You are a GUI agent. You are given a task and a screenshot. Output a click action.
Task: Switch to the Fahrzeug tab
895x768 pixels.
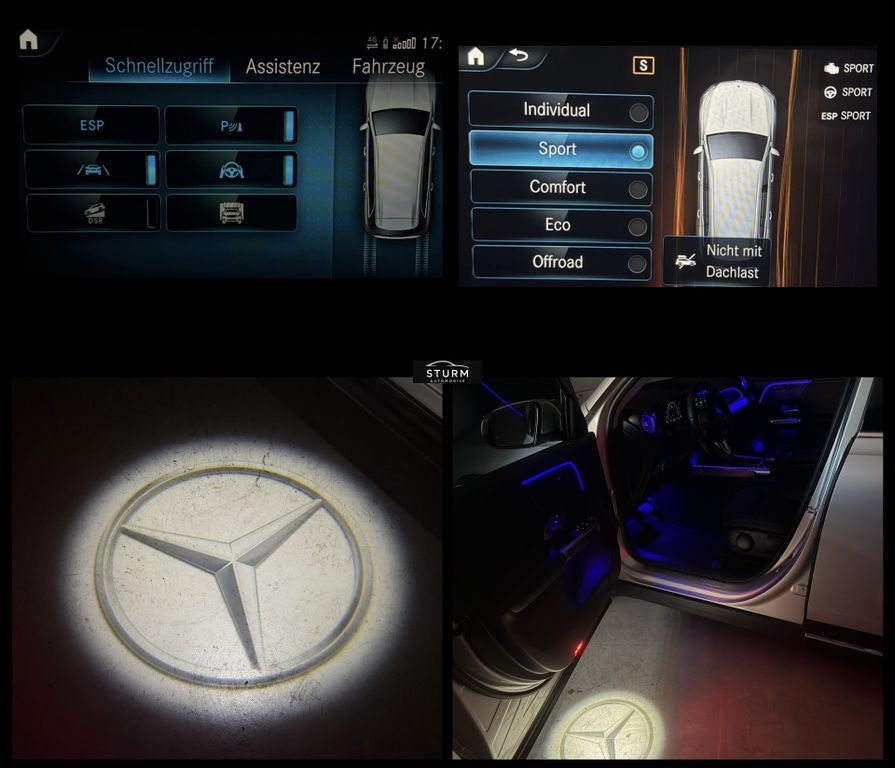click(388, 67)
